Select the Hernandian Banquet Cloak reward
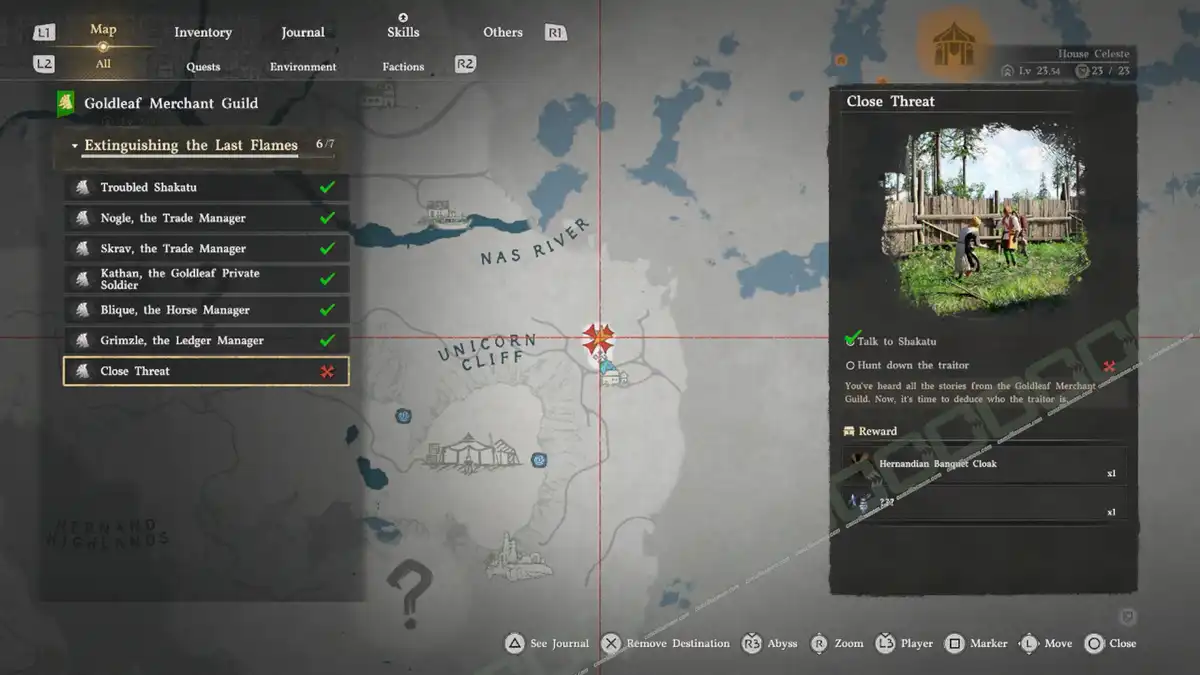Screen dimensions: 1200x675 coord(985,466)
